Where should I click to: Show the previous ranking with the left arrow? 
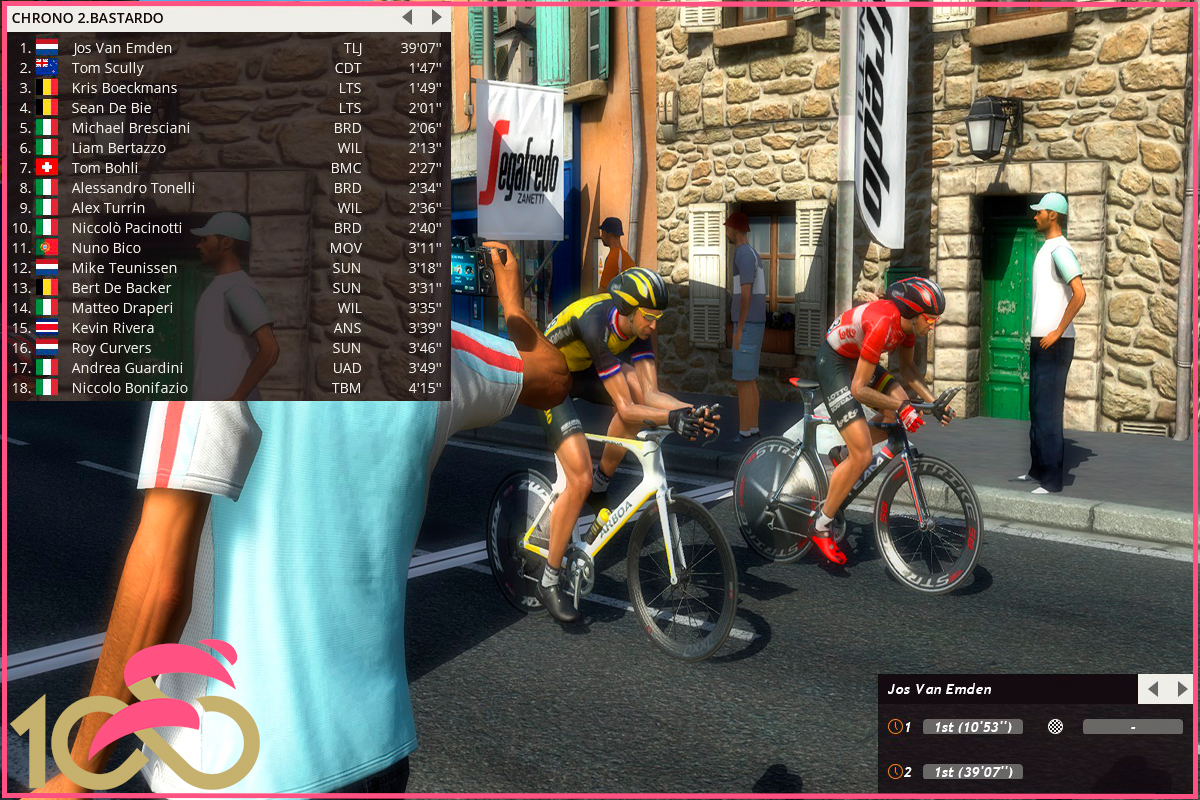[407, 17]
